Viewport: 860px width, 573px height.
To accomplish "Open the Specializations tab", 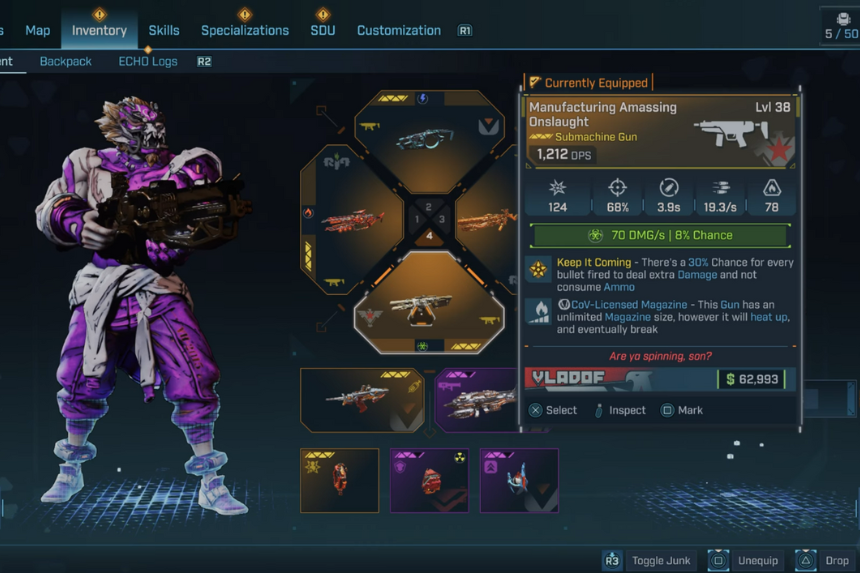I will pyautogui.click(x=245, y=30).
